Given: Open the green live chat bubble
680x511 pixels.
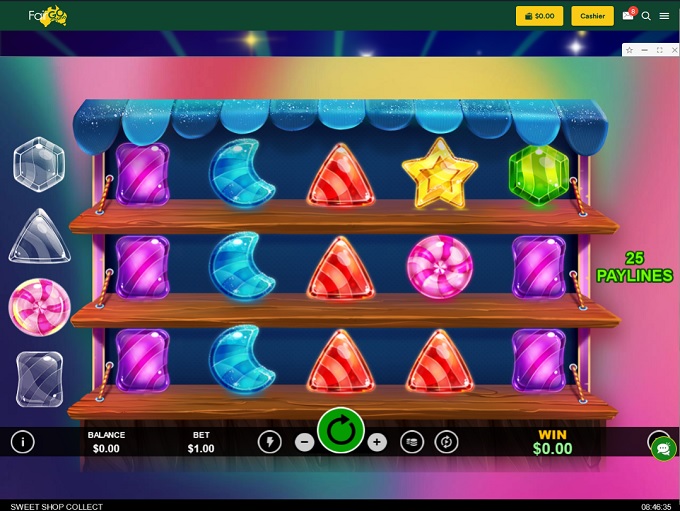Looking at the screenshot, I should pos(663,449).
